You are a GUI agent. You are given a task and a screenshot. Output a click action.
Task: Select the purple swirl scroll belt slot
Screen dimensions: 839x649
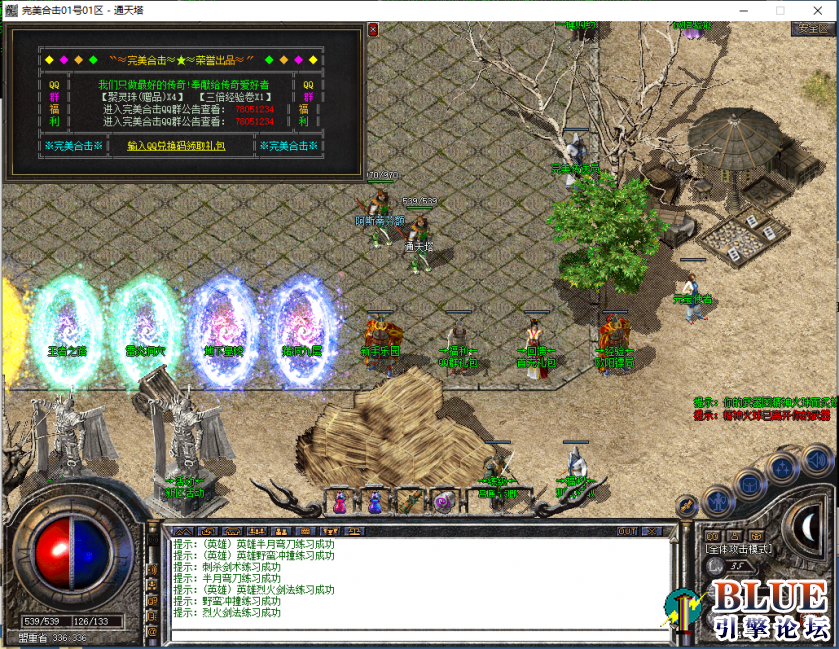click(x=443, y=500)
